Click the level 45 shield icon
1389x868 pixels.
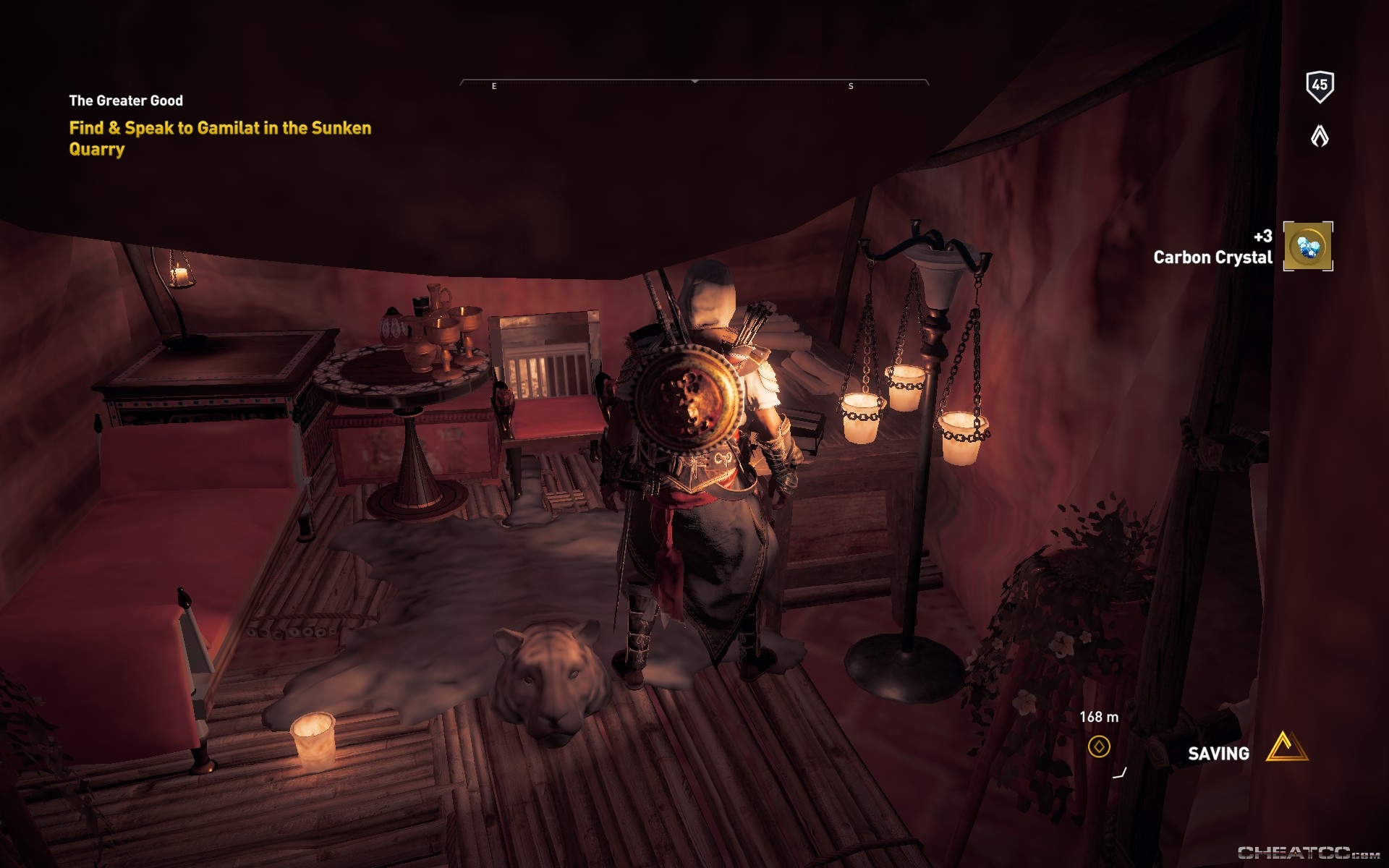(x=1321, y=86)
